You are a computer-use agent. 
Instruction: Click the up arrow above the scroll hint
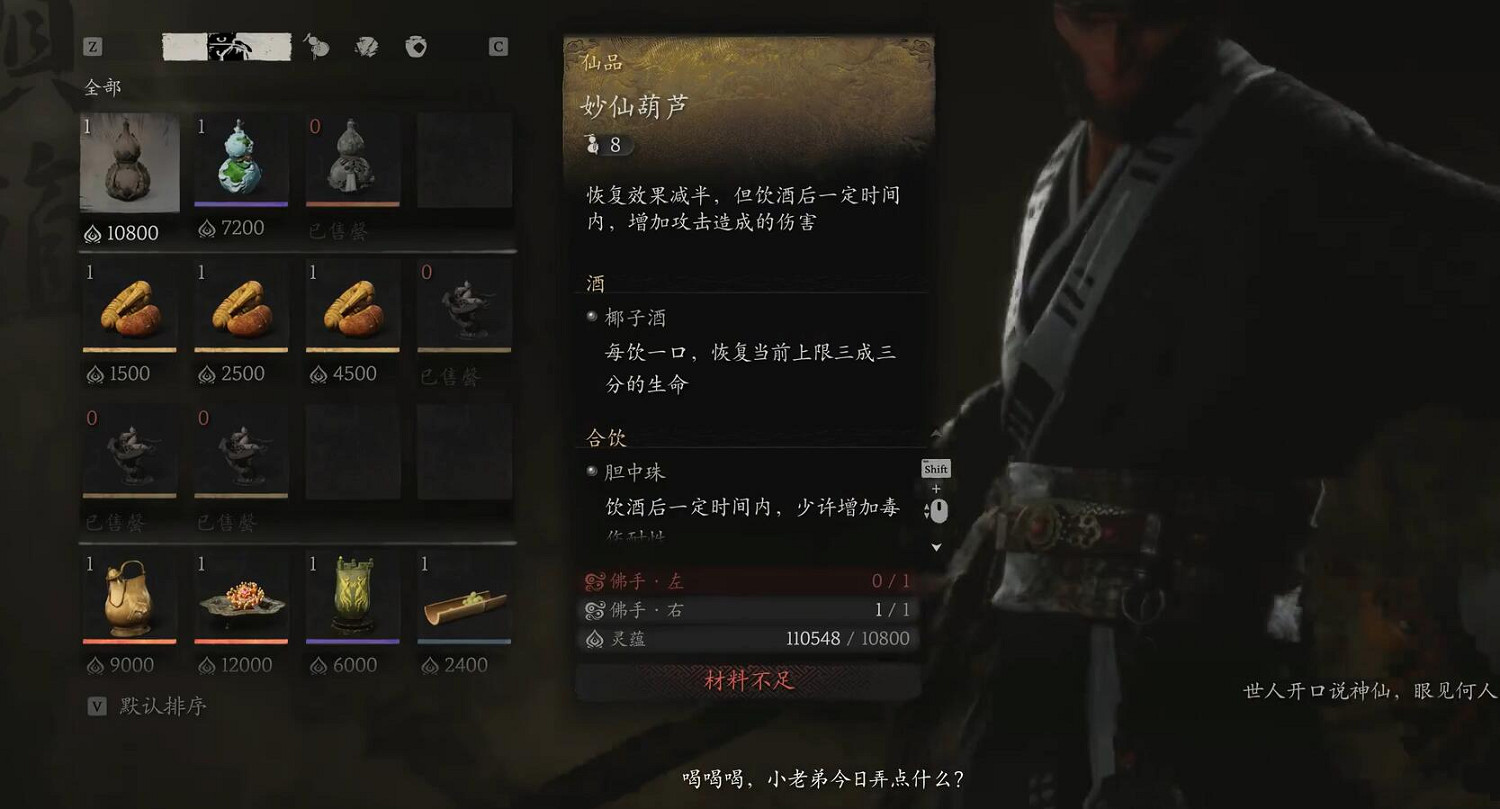click(936, 434)
